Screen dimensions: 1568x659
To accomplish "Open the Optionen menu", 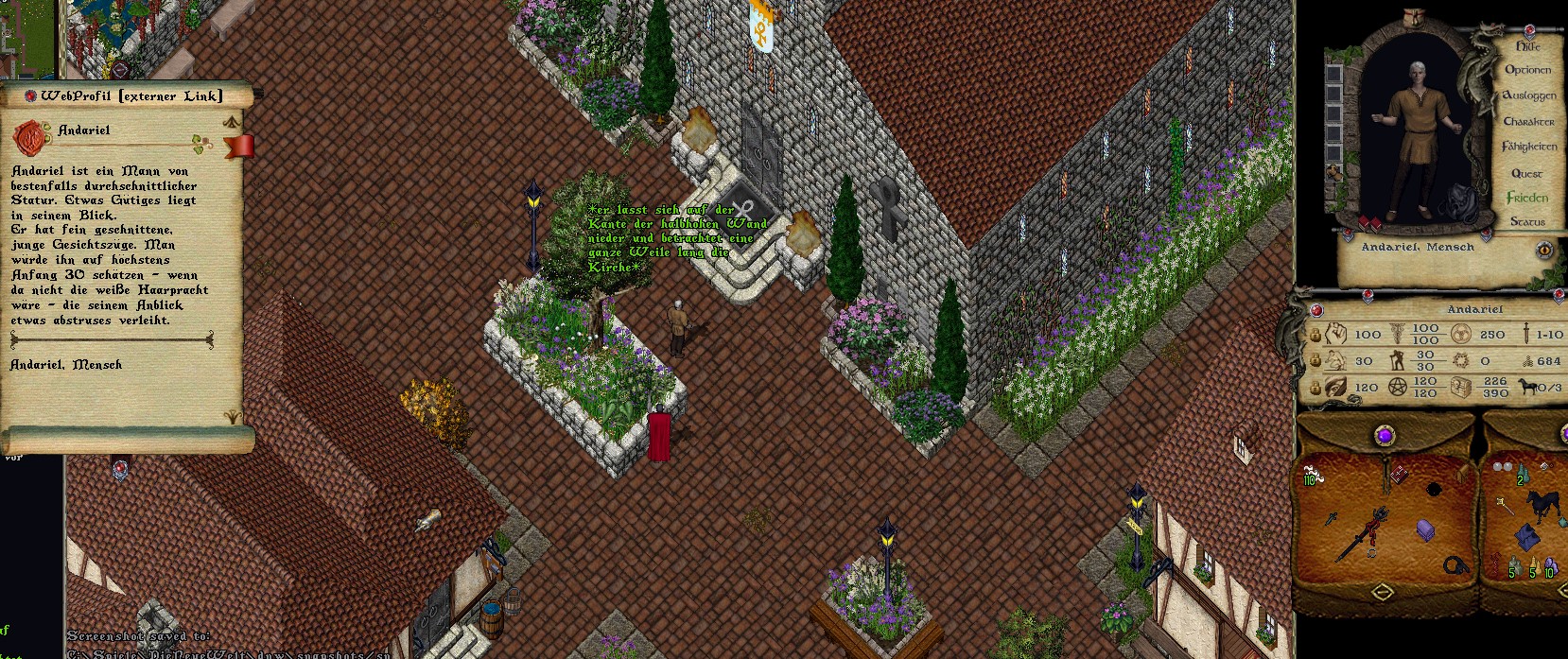I will click(x=1527, y=70).
